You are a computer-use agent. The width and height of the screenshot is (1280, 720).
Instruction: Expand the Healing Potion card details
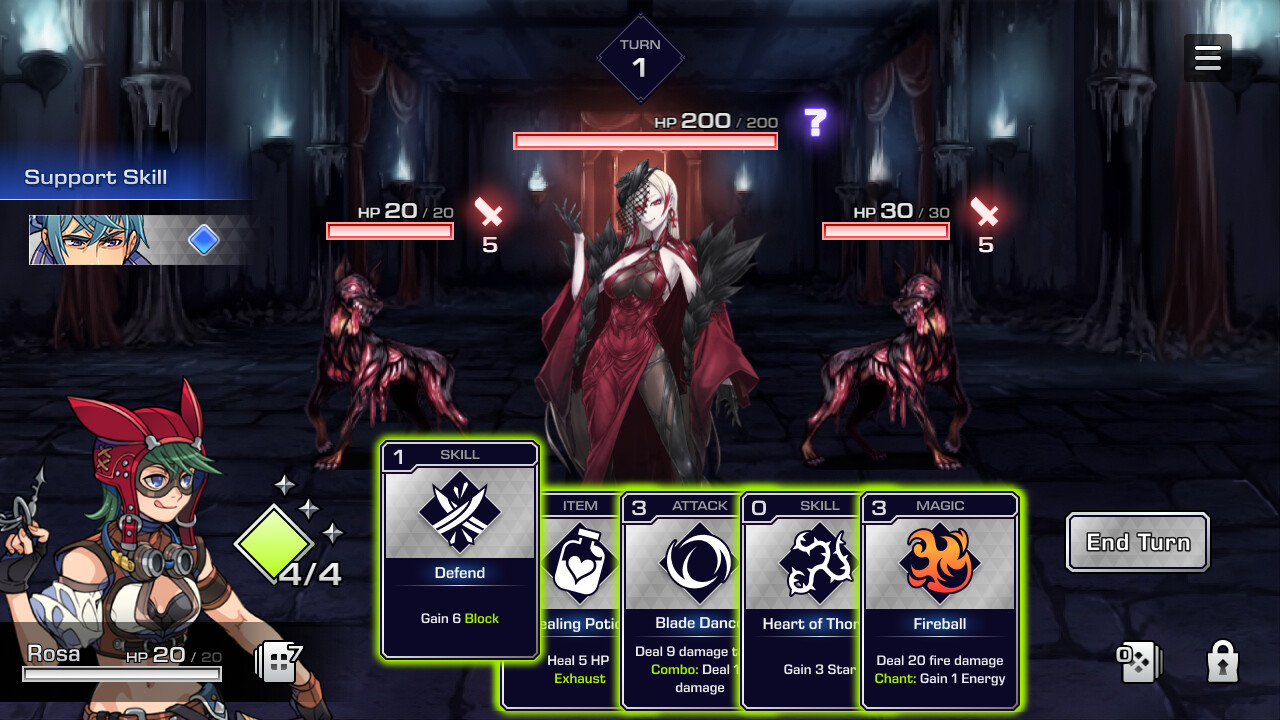coord(580,600)
